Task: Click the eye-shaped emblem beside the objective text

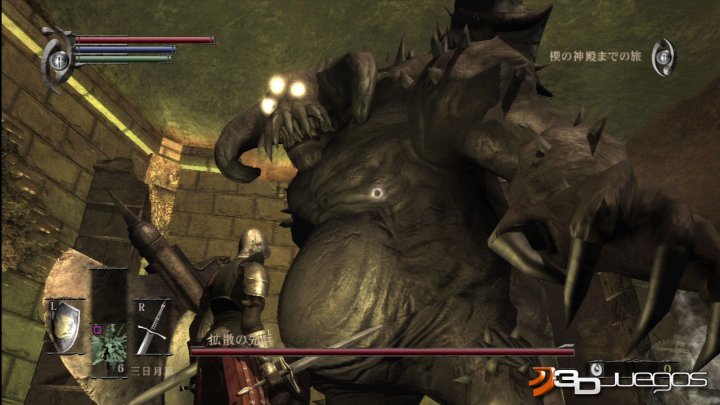Action: click(x=664, y=57)
